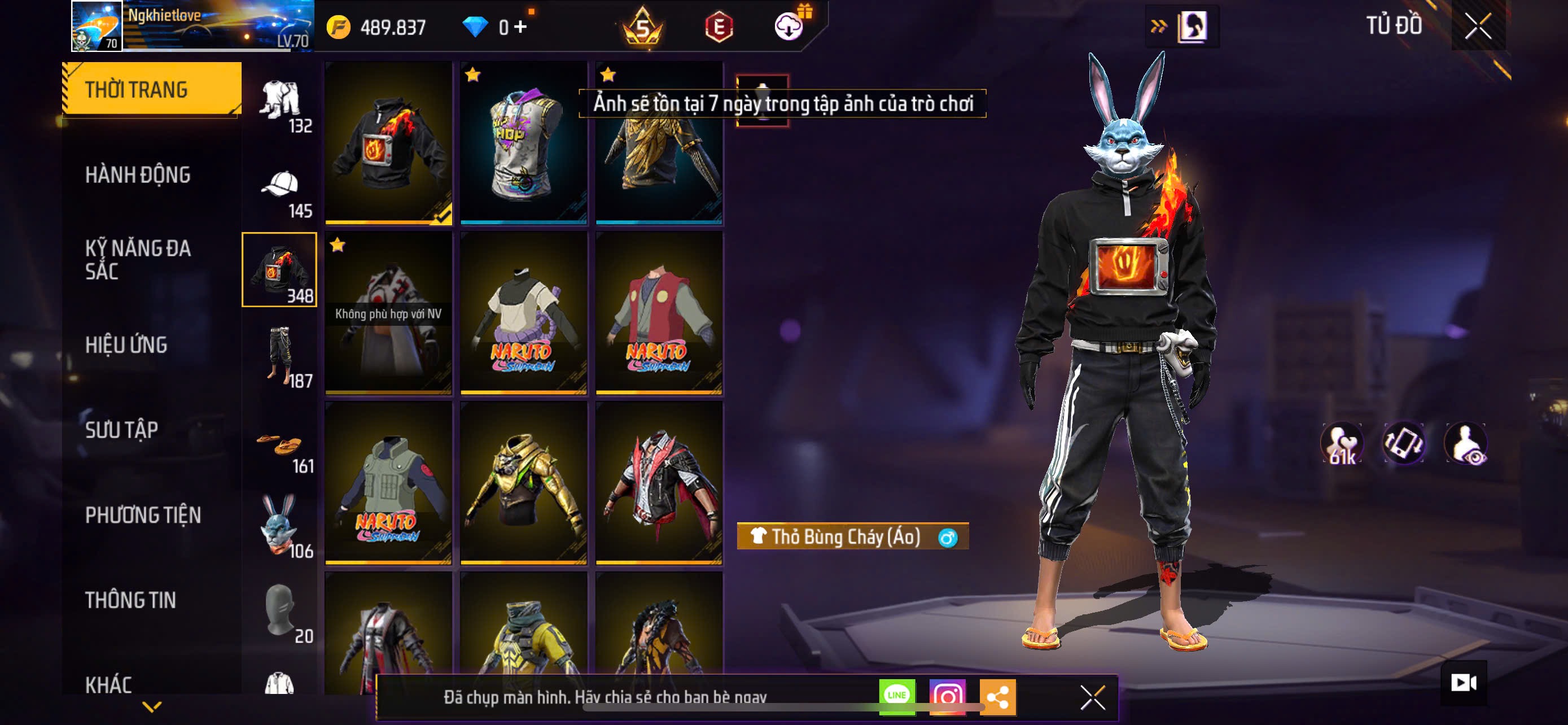Select the green Naruto flak jacket
1568x725 pixels.
[388, 484]
